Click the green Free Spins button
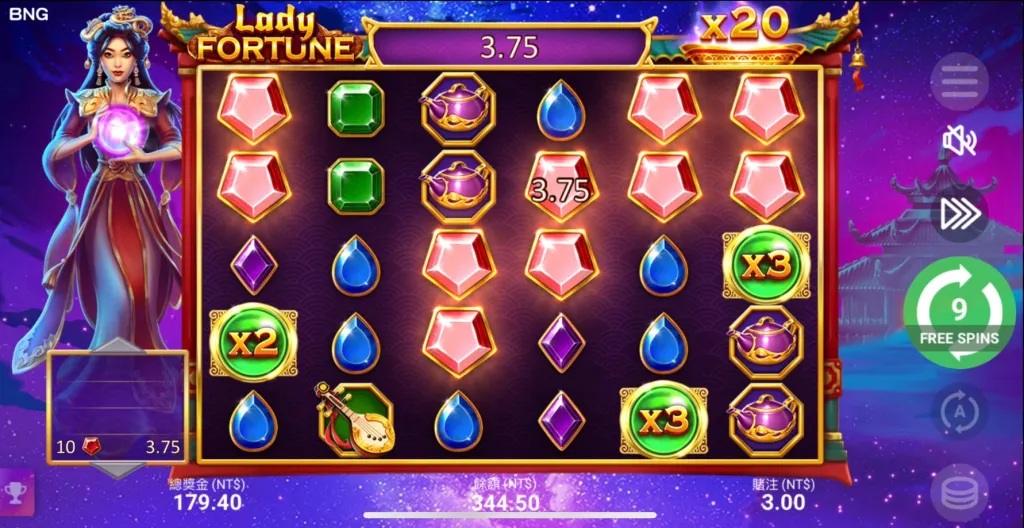This screenshot has width=1024, height=528. pyautogui.click(x=959, y=313)
